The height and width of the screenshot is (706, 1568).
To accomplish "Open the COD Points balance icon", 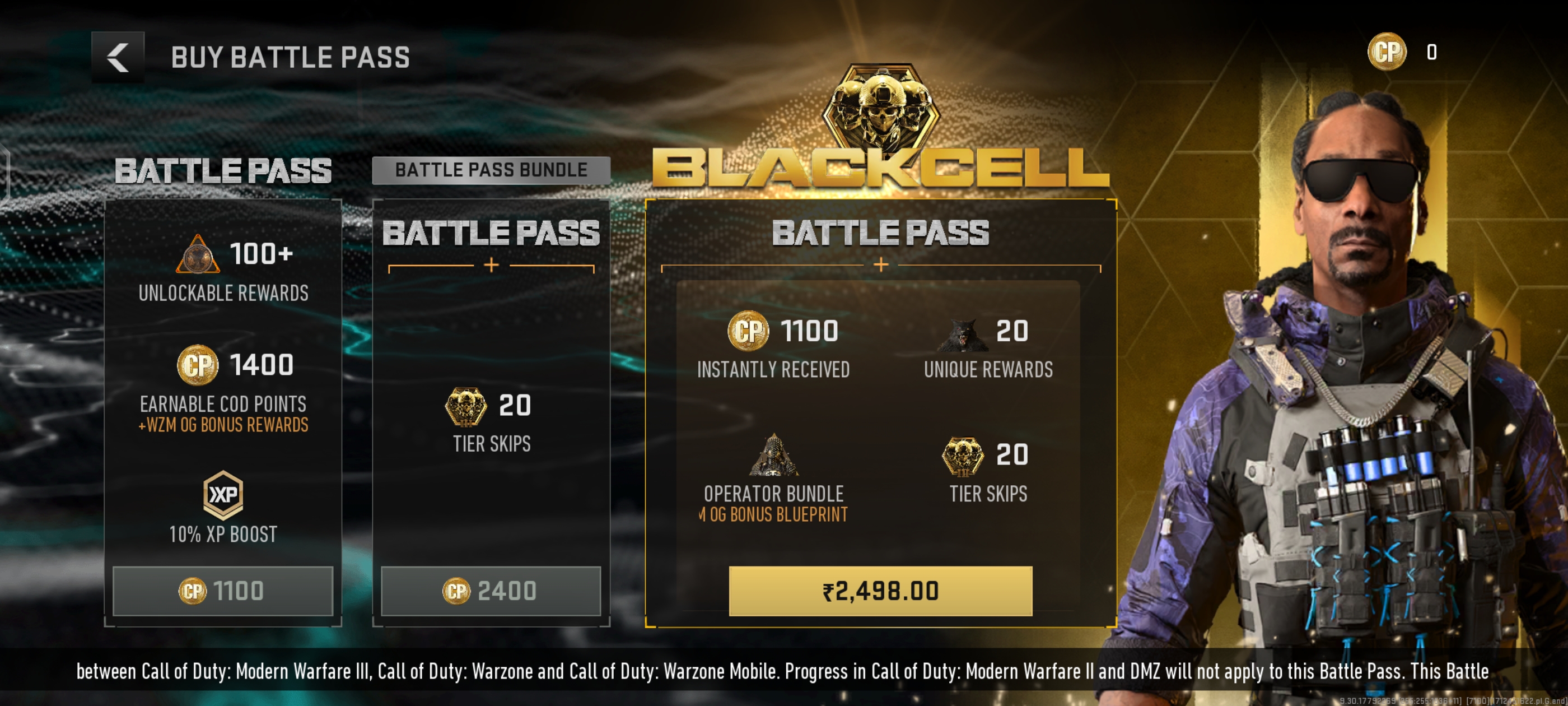I will 1387,52.
